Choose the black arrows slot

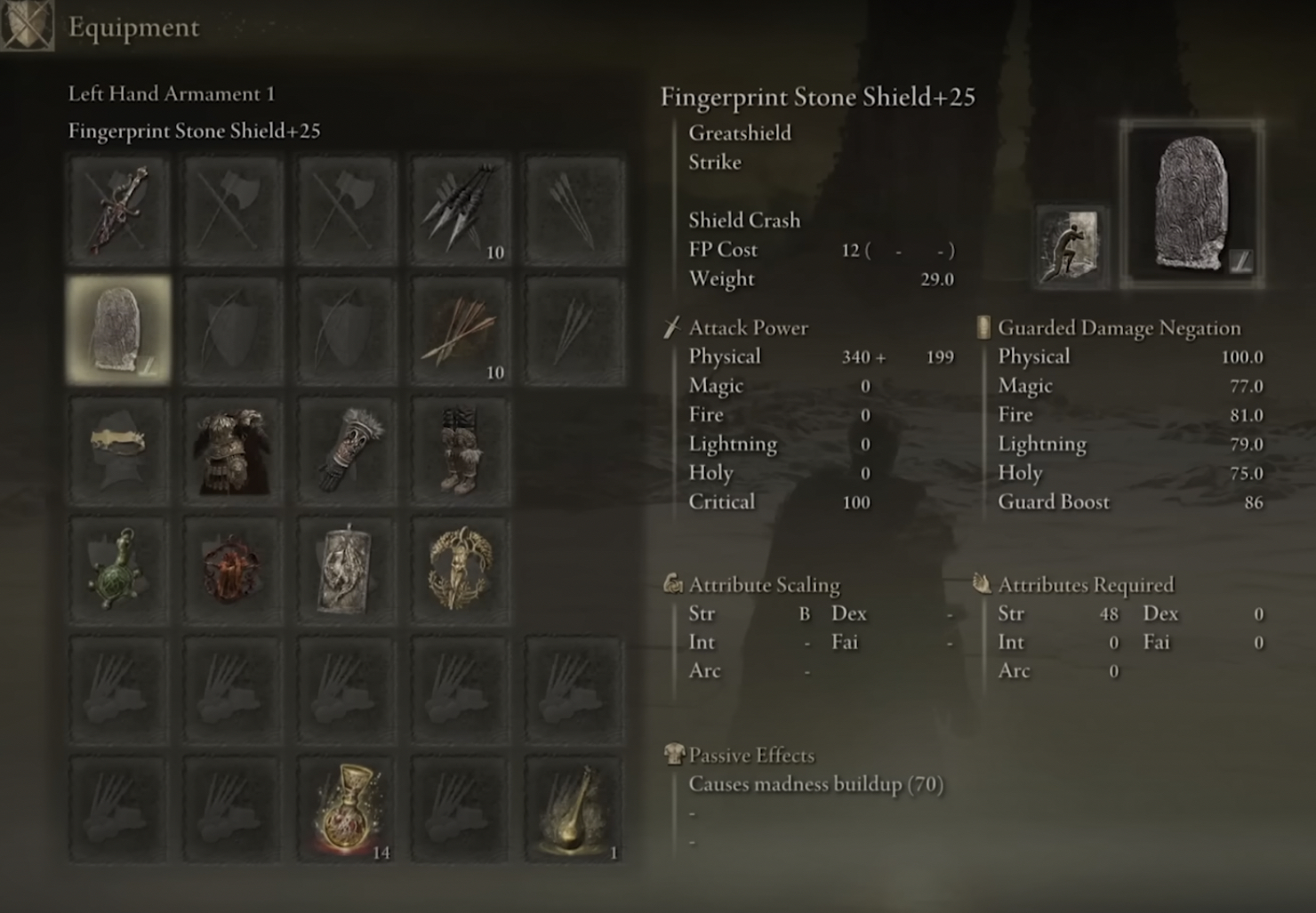pyautogui.click(x=460, y=211)
